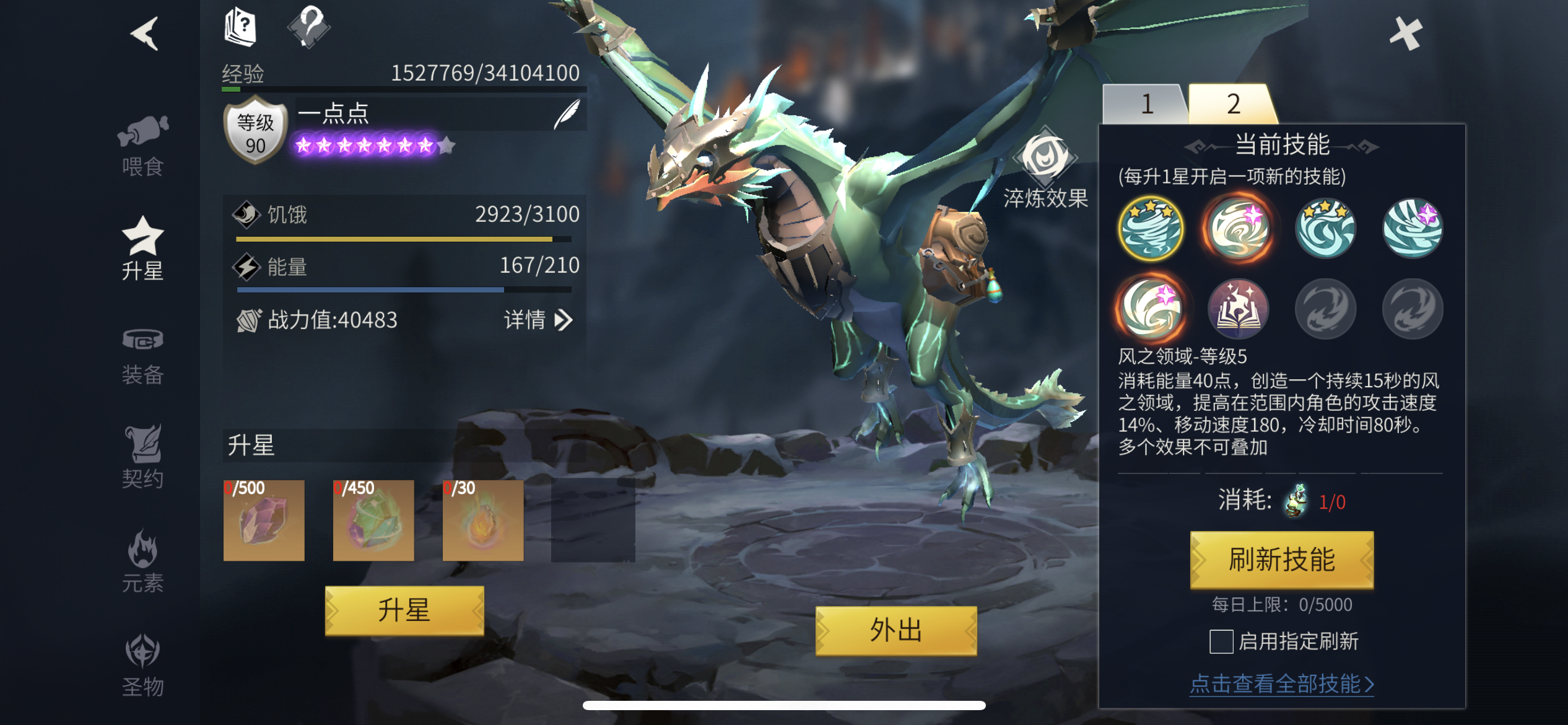Click the 刷新技能 refresh skills button
Screen dimensions: 1568x725
point(1281,560)
